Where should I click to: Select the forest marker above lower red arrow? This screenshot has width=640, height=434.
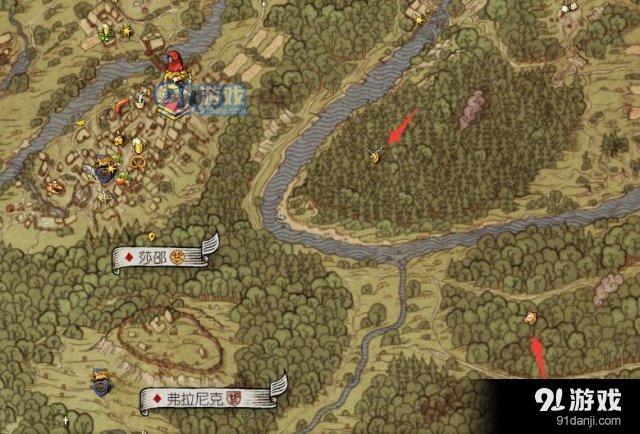pos(531,317)
